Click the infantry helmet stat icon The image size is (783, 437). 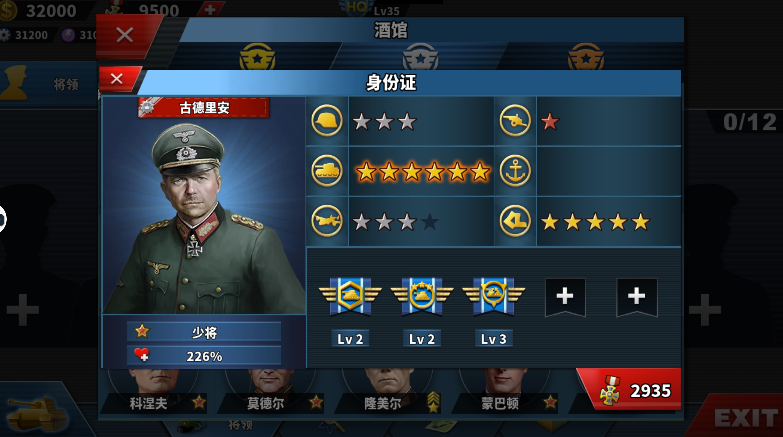(327, 121)
